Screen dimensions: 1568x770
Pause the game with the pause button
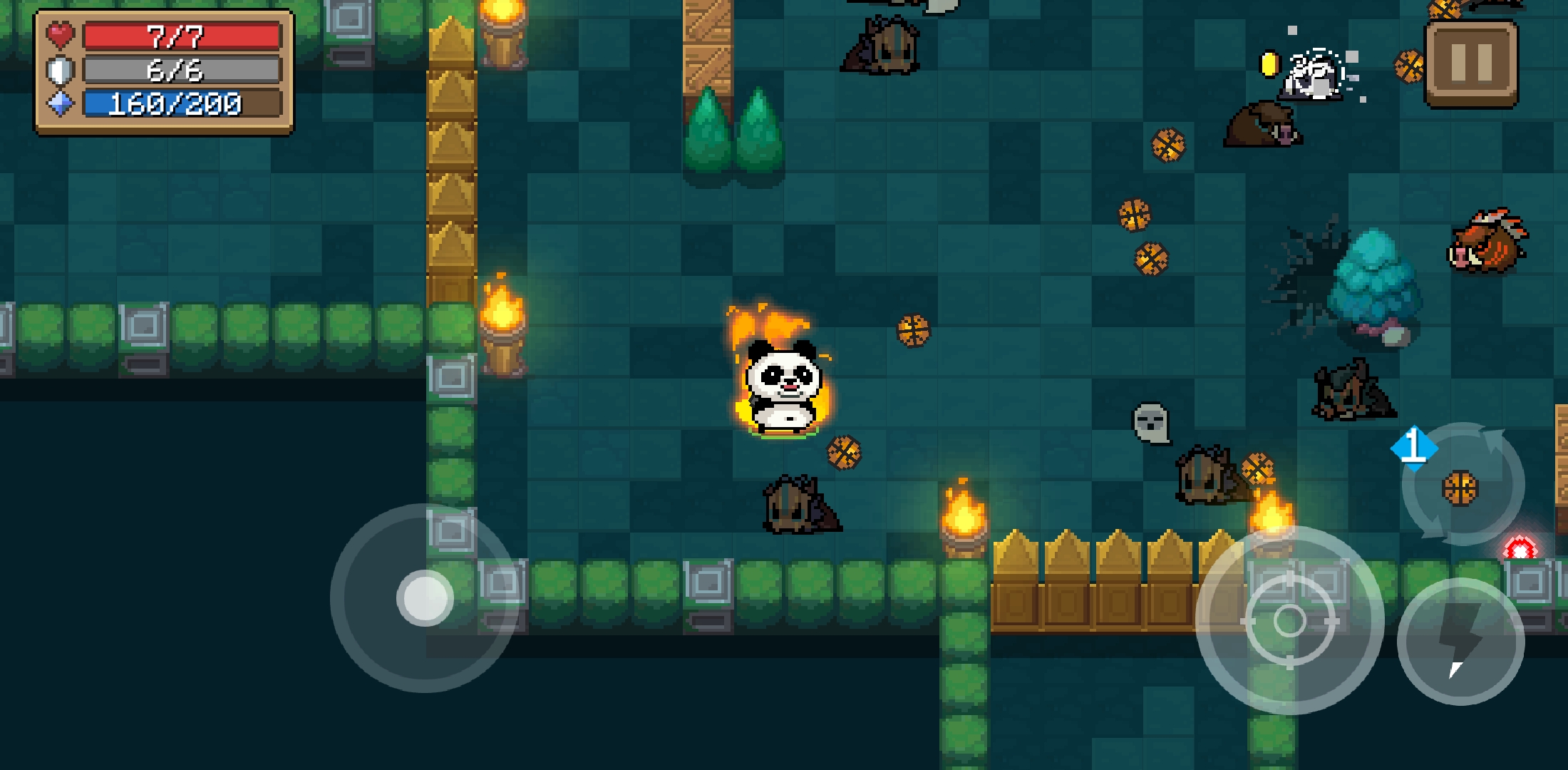click(x=1471, y=63)
